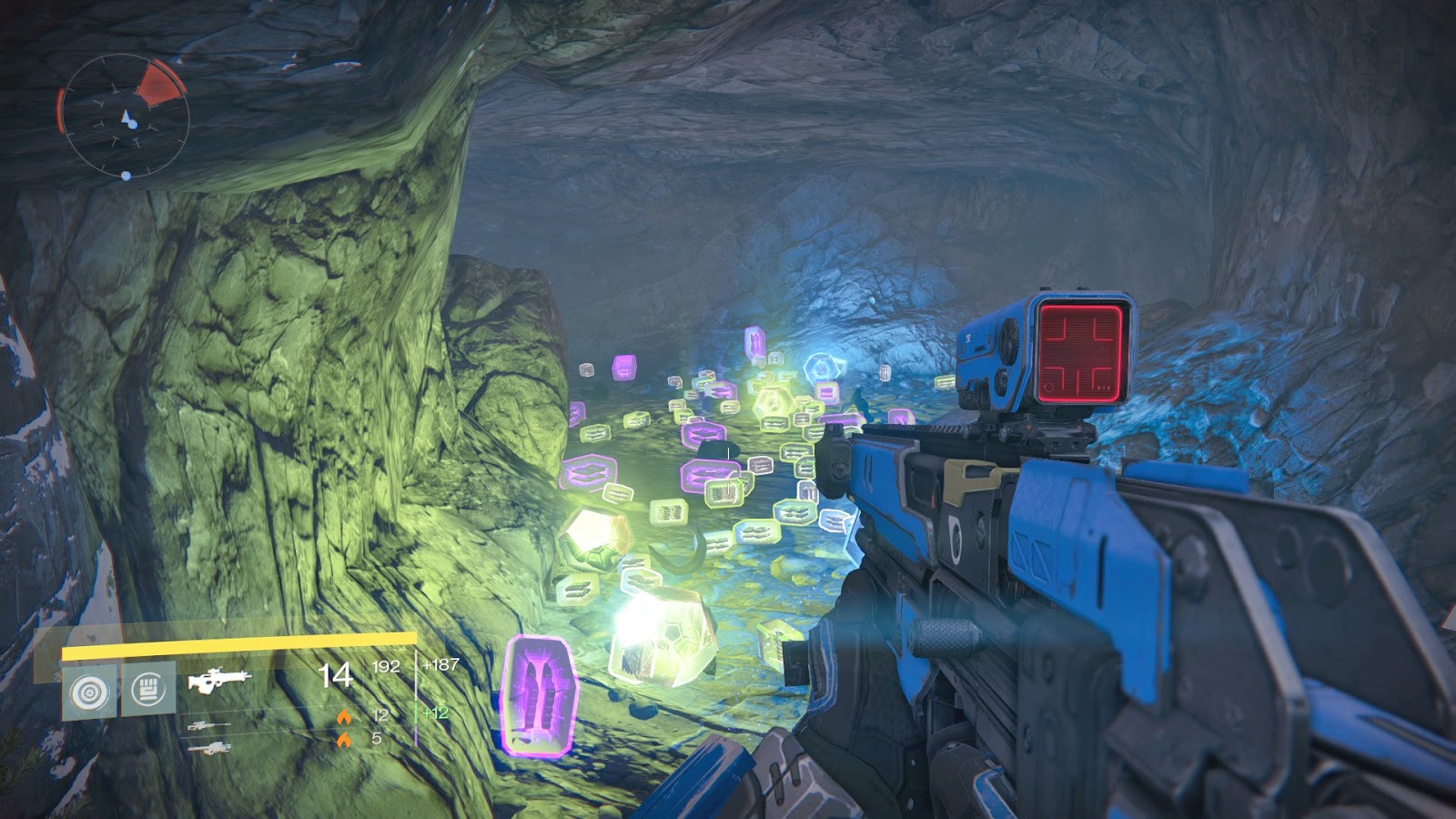This screenshot has width=1456, height=819.
Task: Click the circular motion tracker radar
Action: (125, 116)
